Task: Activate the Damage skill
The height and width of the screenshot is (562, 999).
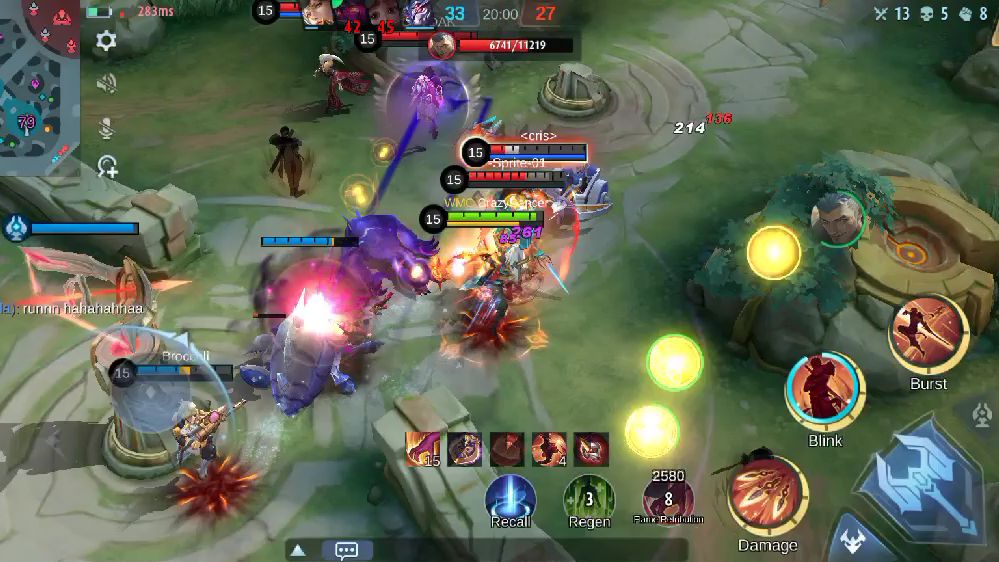Action: click(768, 496)
